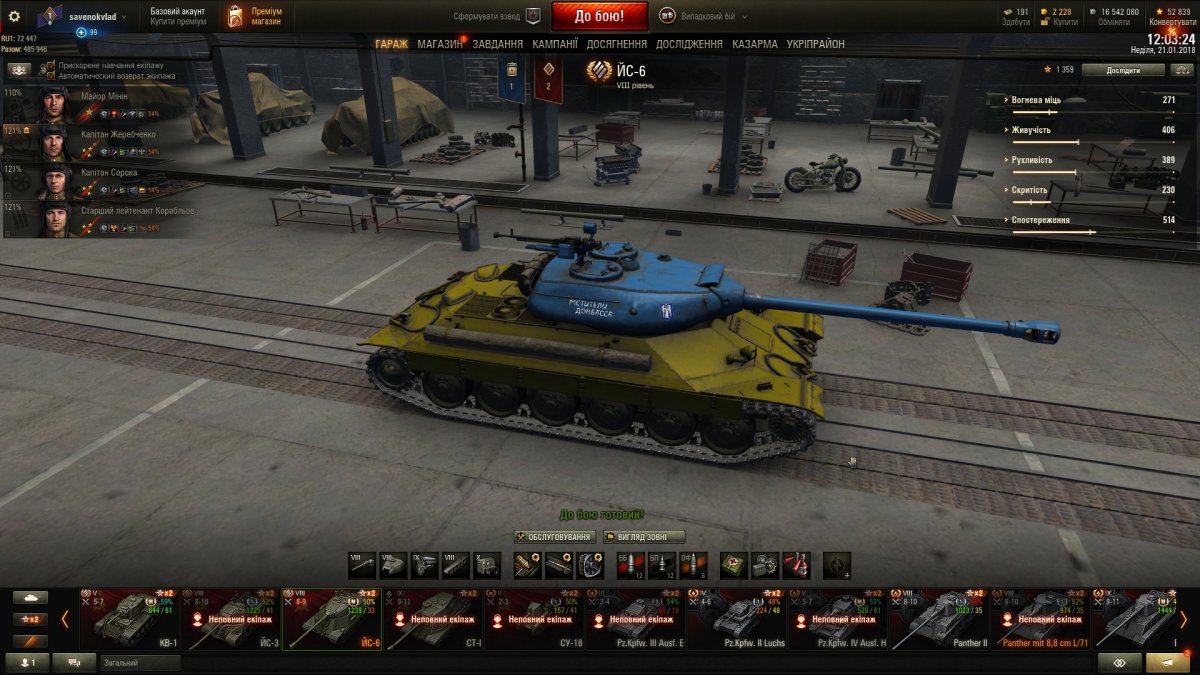
Task: Open the Преміум магазин
Action: (x=253, y=16)
